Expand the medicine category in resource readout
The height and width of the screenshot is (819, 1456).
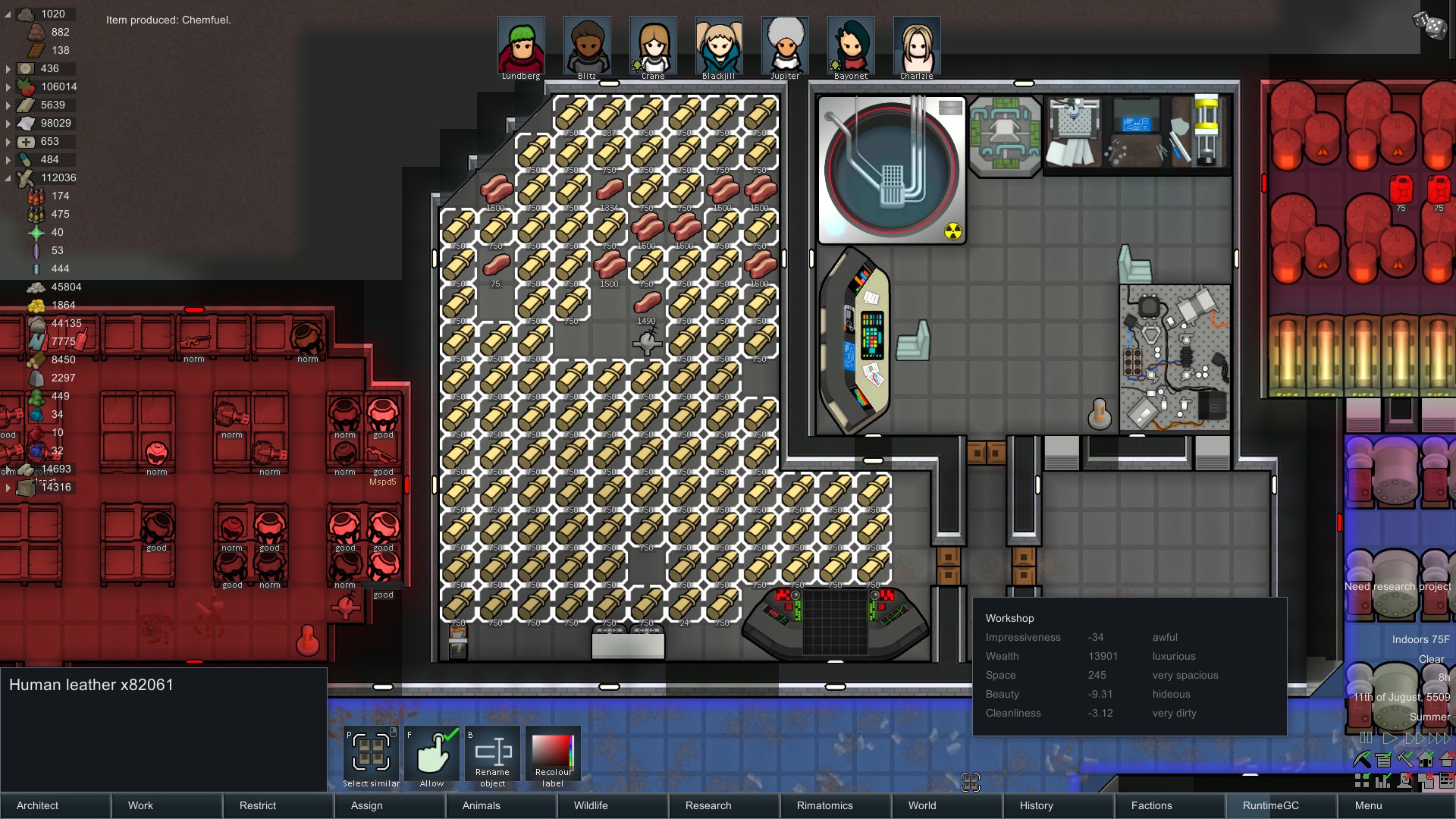8,142
